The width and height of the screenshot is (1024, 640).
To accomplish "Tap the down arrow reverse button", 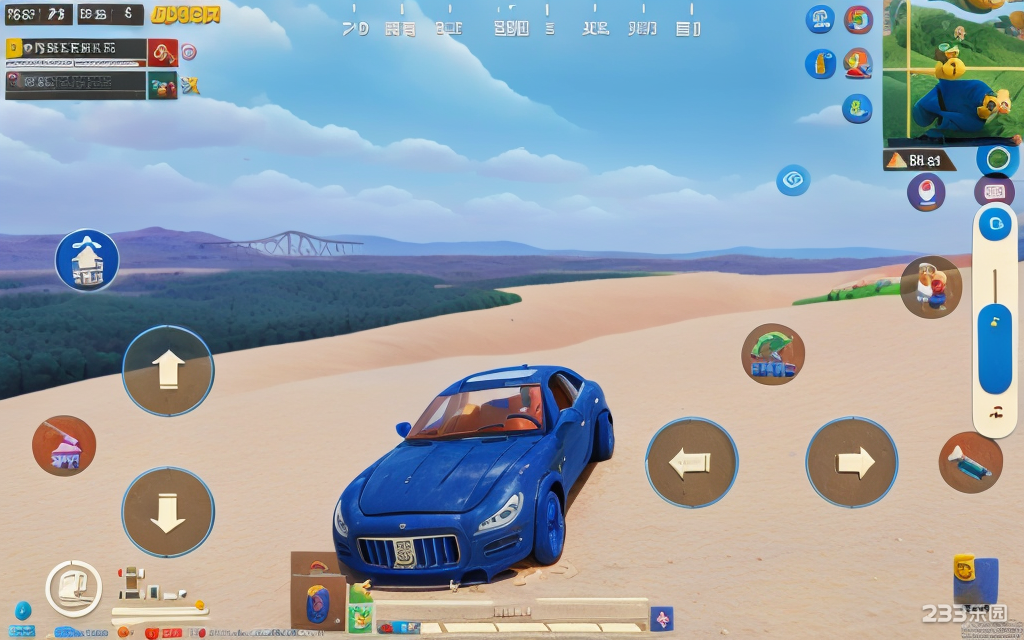I will click(x=168, y=512).
